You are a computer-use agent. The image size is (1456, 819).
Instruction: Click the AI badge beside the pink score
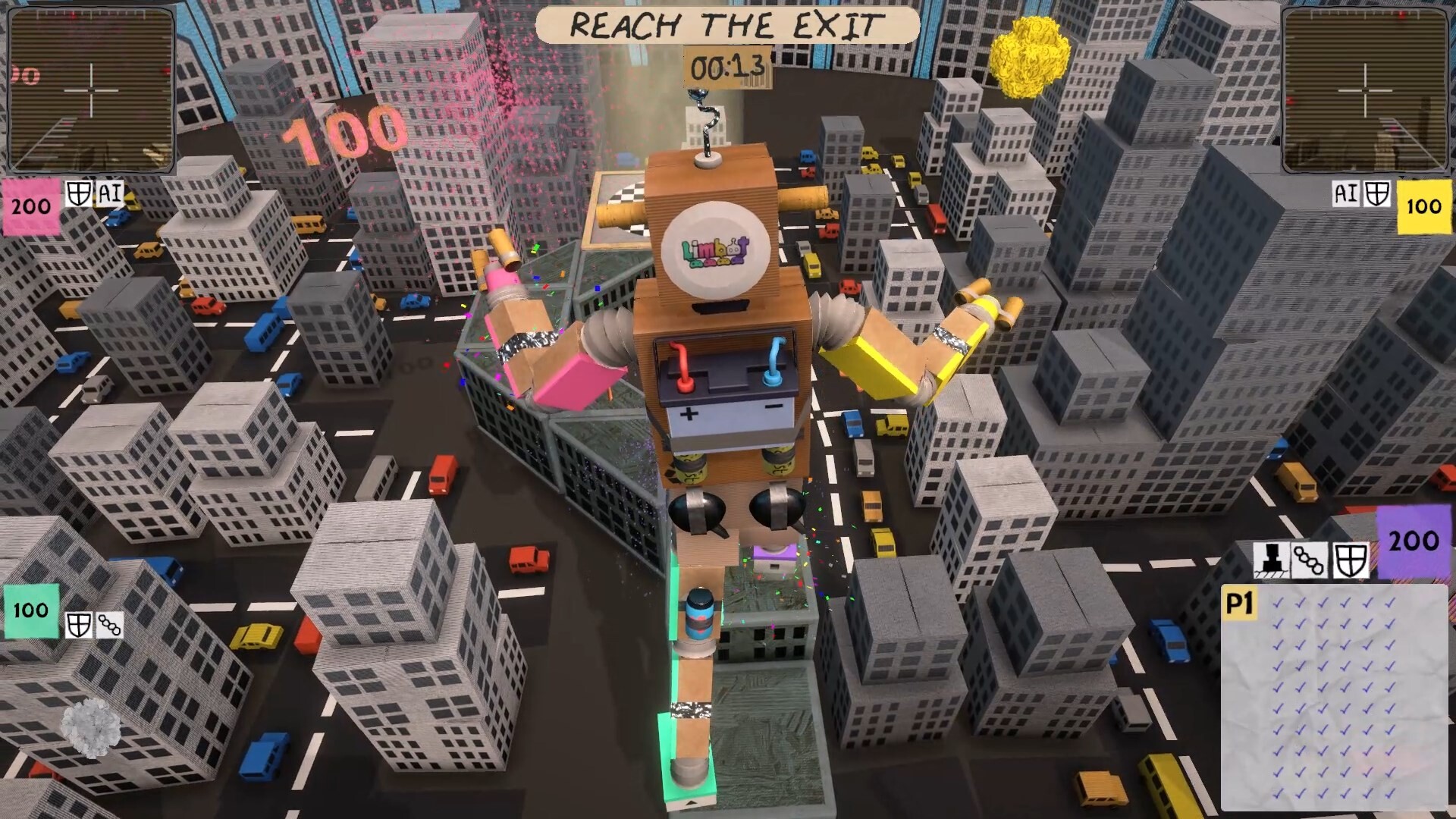tap(110, 193)
